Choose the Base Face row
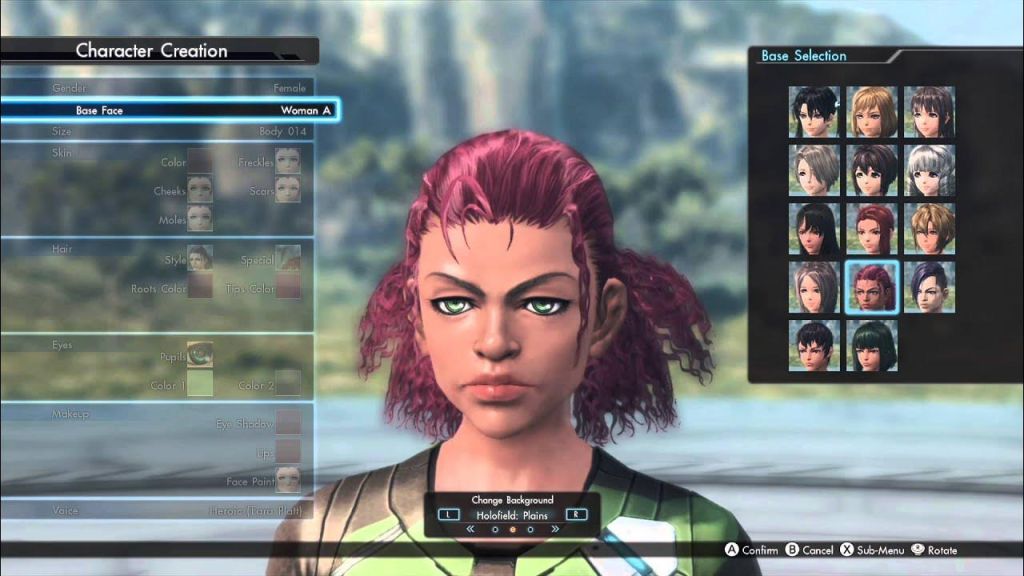The width and height of the screenshot is (1024, 576). pos(170,110)
